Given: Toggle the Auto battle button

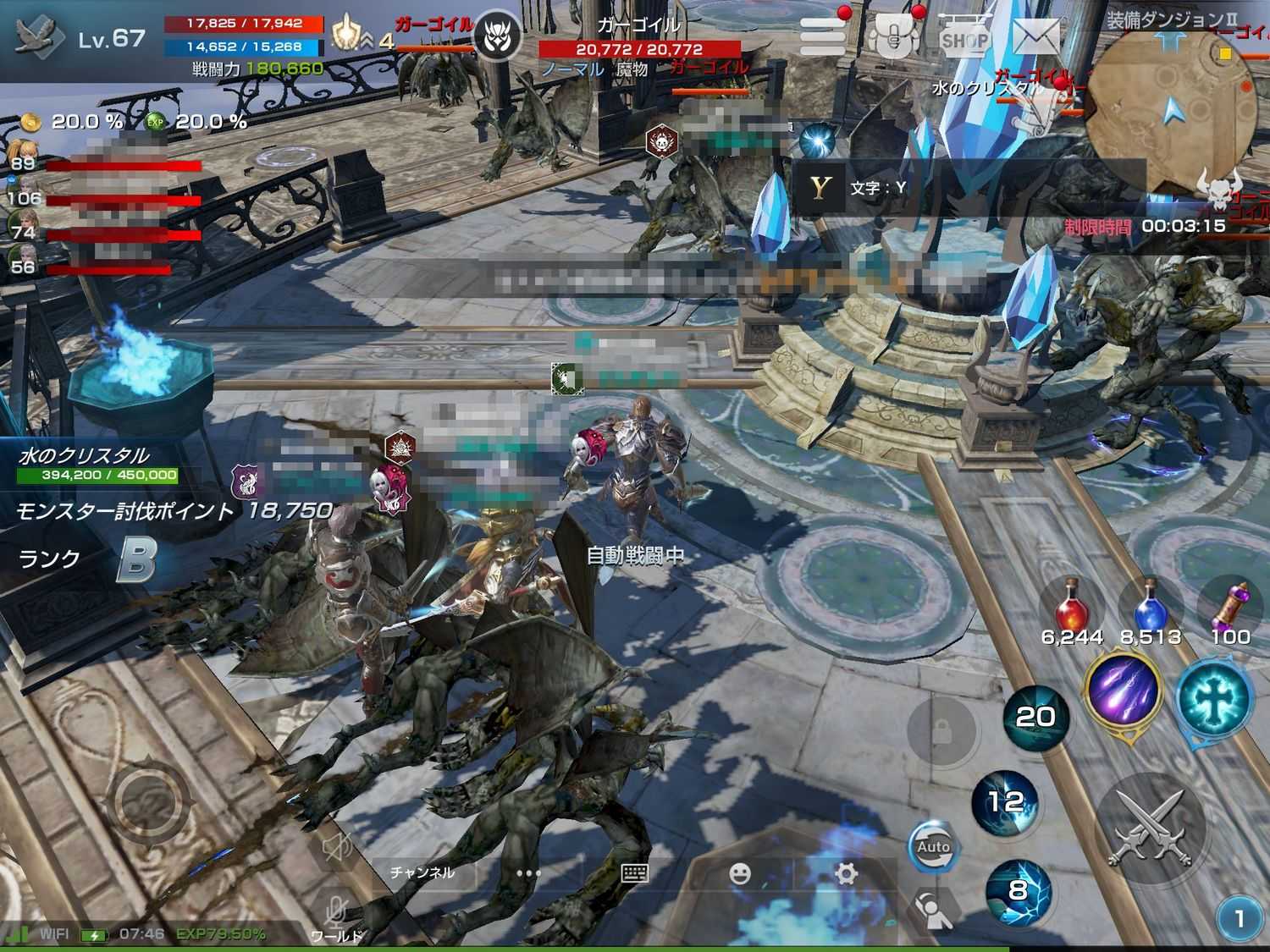Looking at the screenshot, I should [933, 847].
